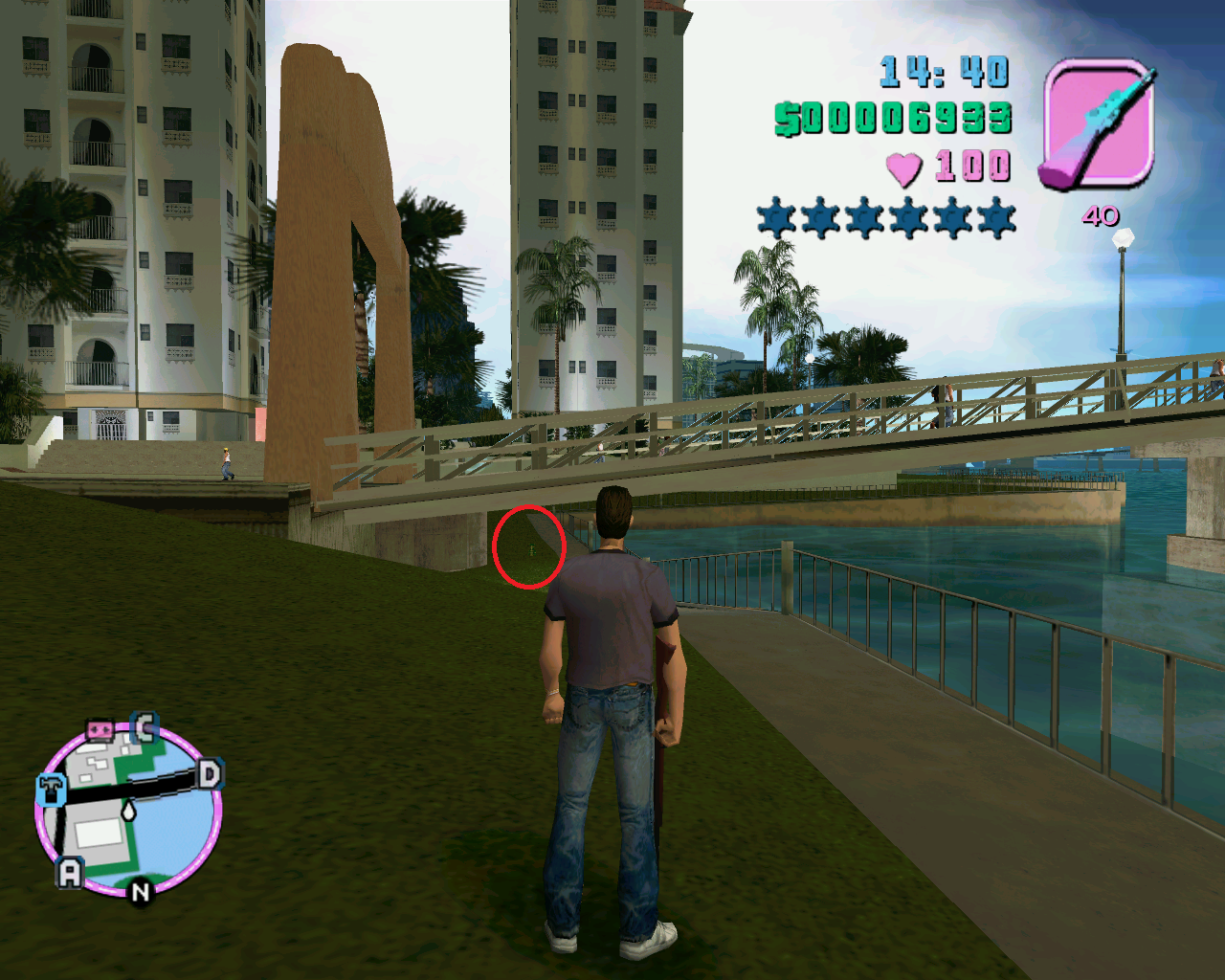Screen dimensions: 1225x980
Task: Click the letter D mission blip
Action: [210, 773]
